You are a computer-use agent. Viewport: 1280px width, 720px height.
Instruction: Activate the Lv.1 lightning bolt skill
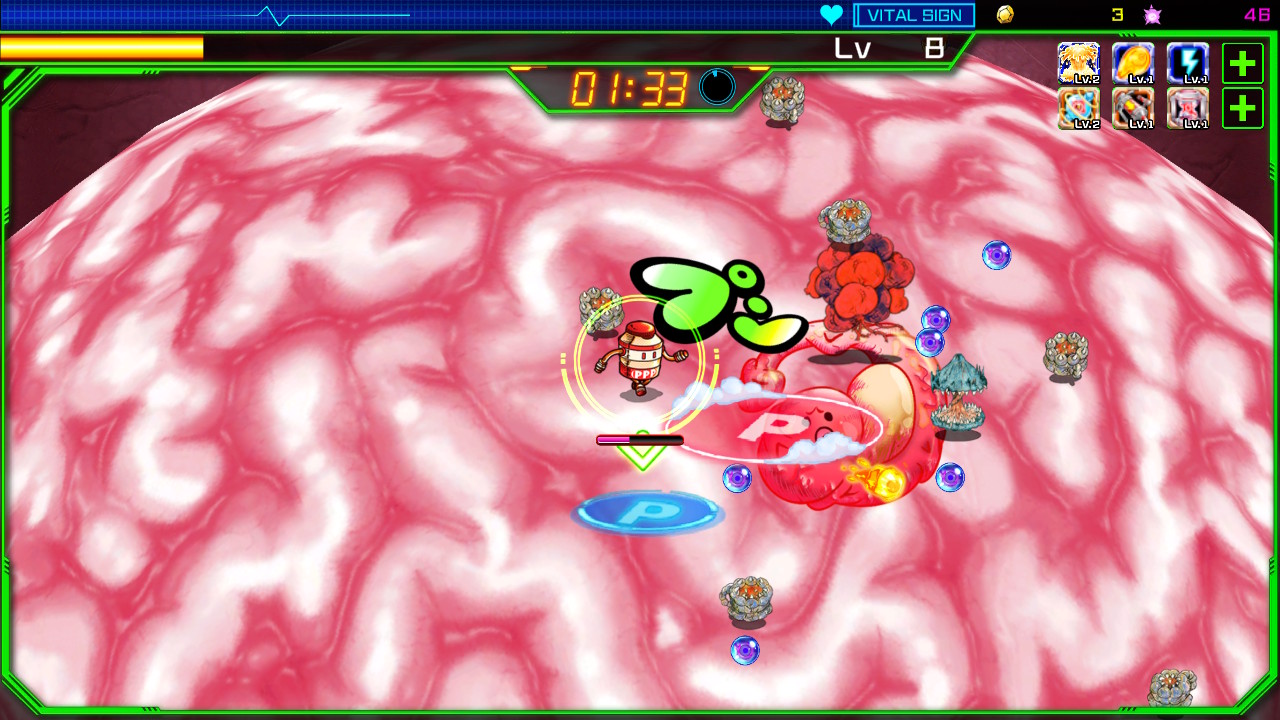[1187, 63]
